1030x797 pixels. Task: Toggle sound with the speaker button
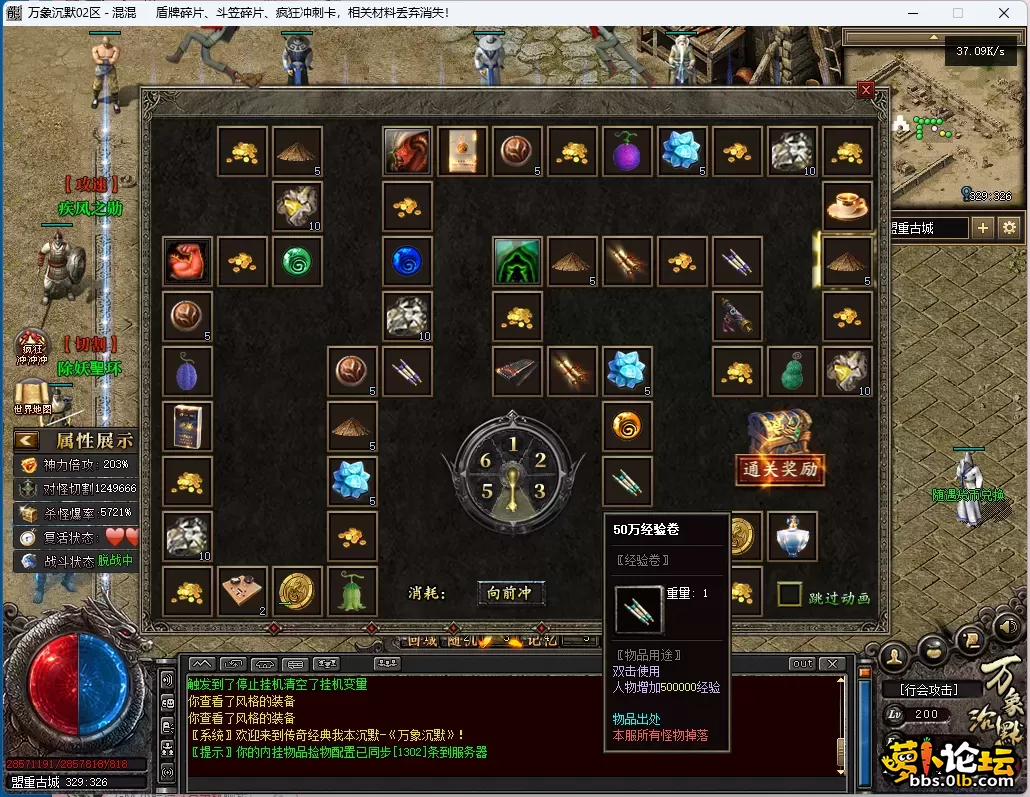tap(1004, 626)
